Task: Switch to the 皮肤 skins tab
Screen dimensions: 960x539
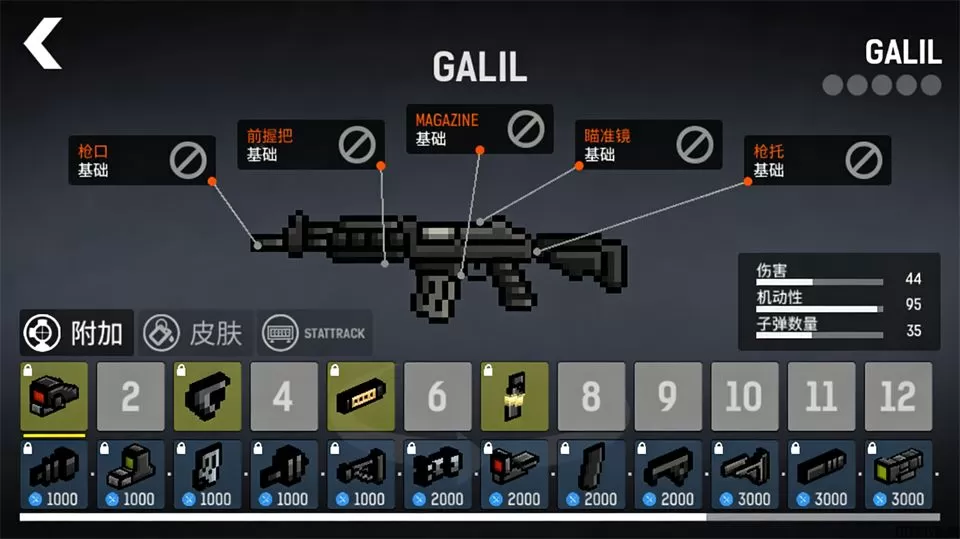Action: 195,333
